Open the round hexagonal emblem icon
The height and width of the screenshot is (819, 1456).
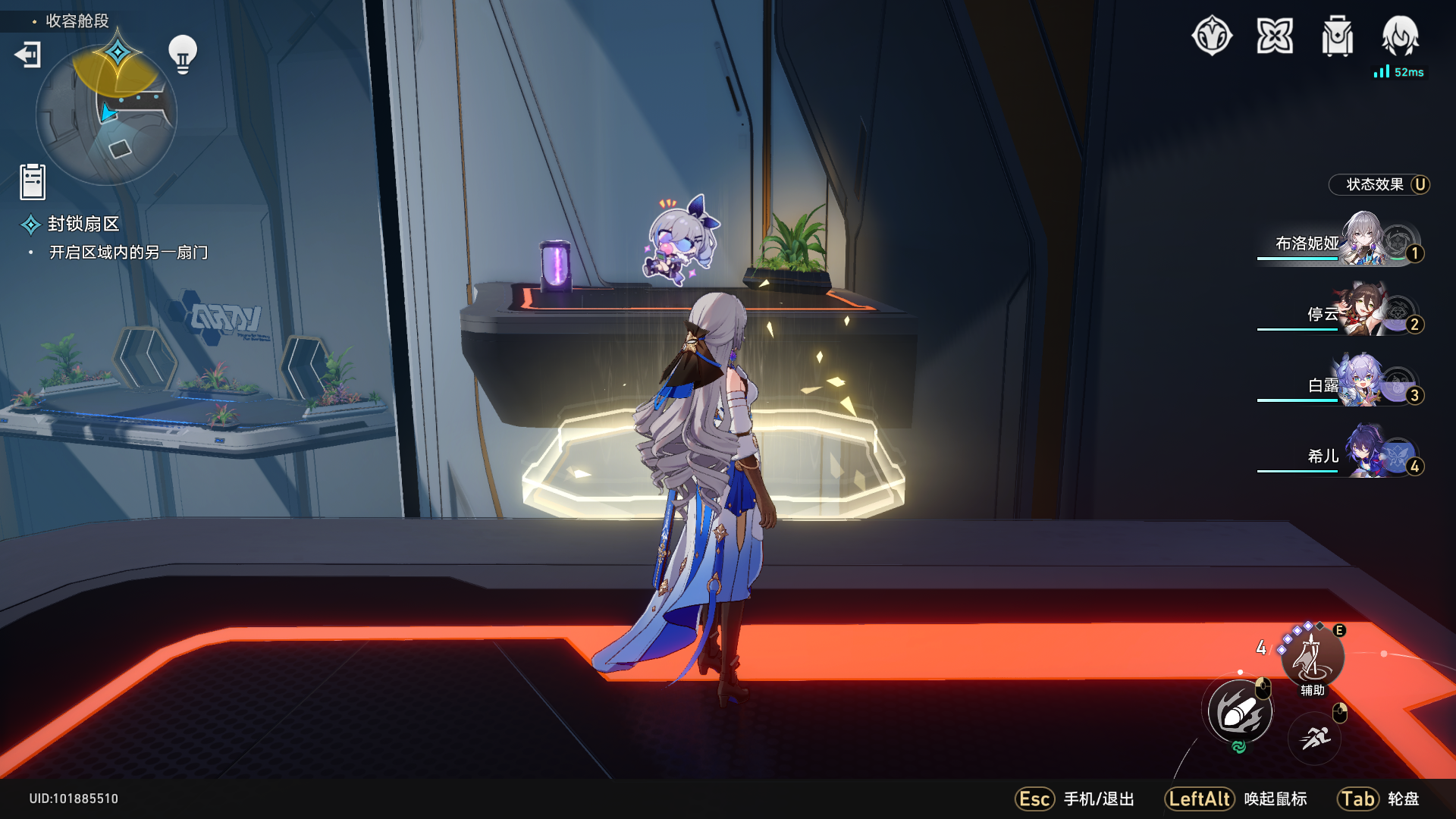(x=1212, y=36)
